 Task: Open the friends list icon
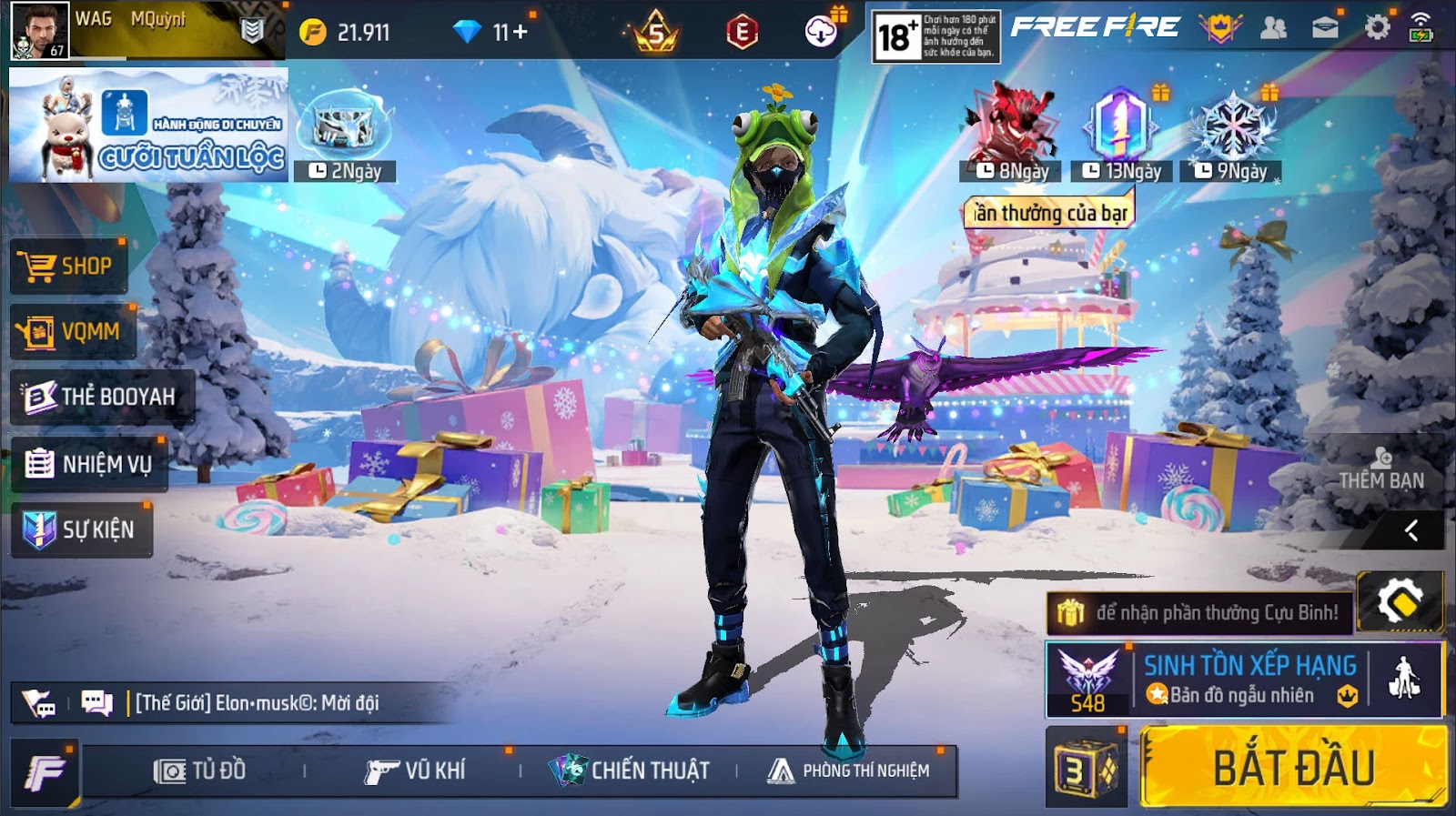click(1273, 28)
